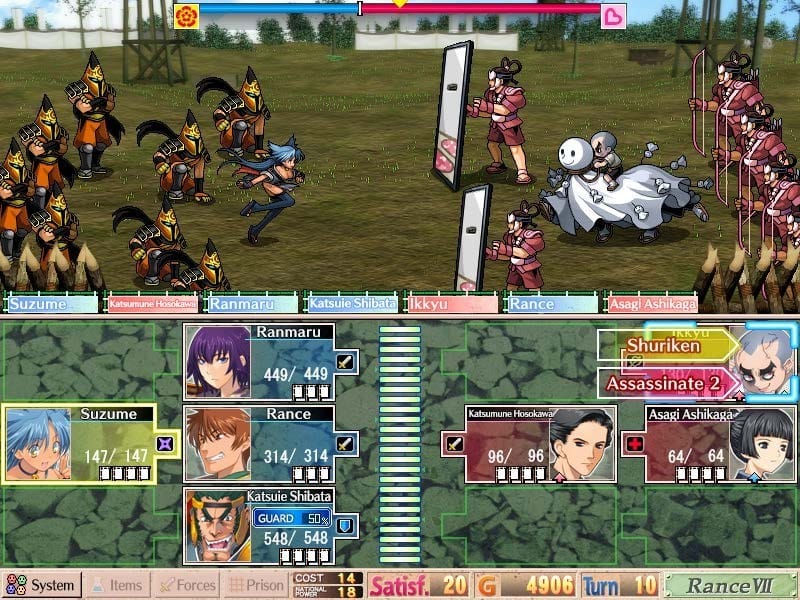Click Suzume's turn-order name tag

52,303
